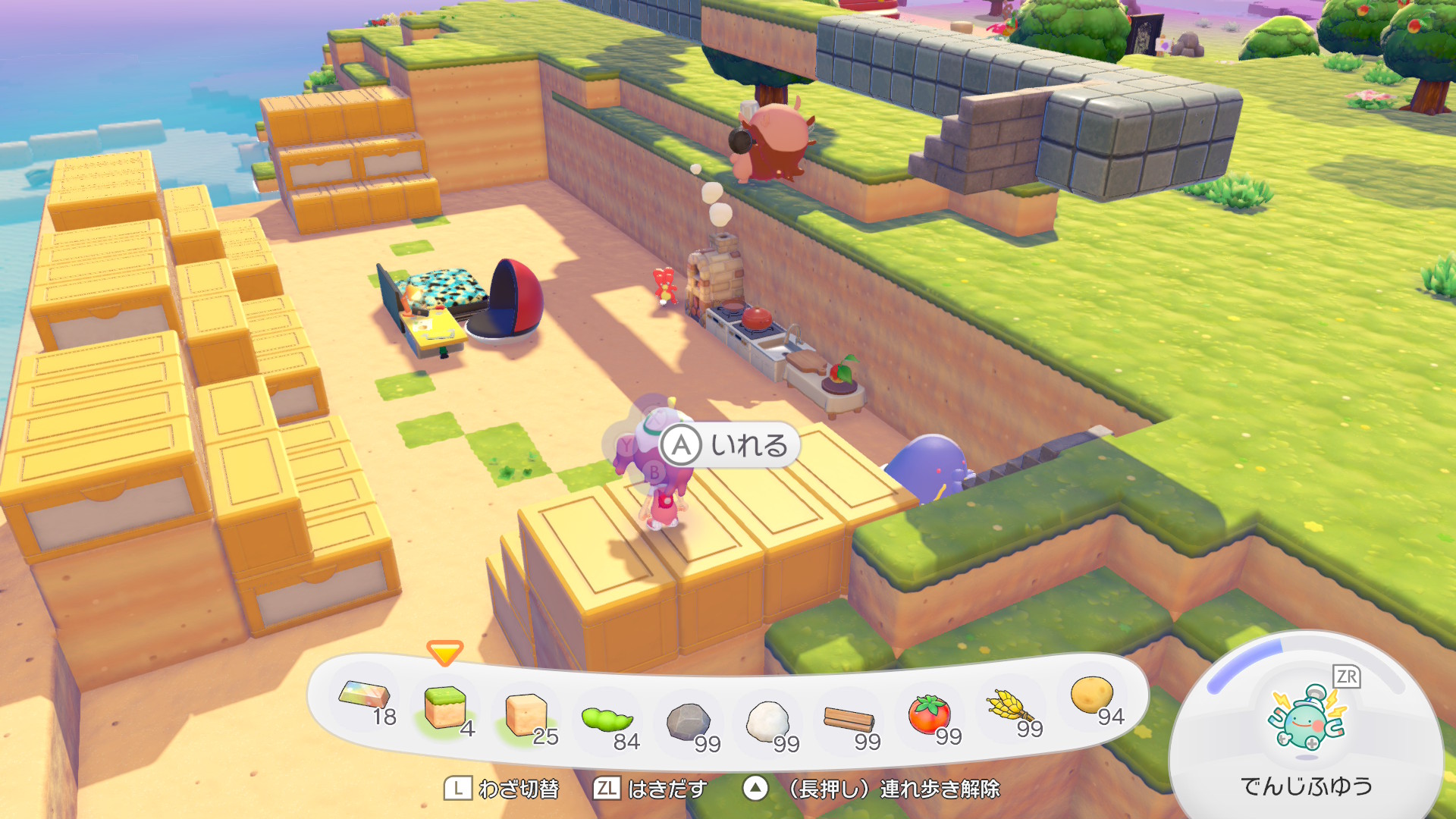Choose the grass block hotbar slot
The height and width of the screenshot is (819, 1456).
446,708
